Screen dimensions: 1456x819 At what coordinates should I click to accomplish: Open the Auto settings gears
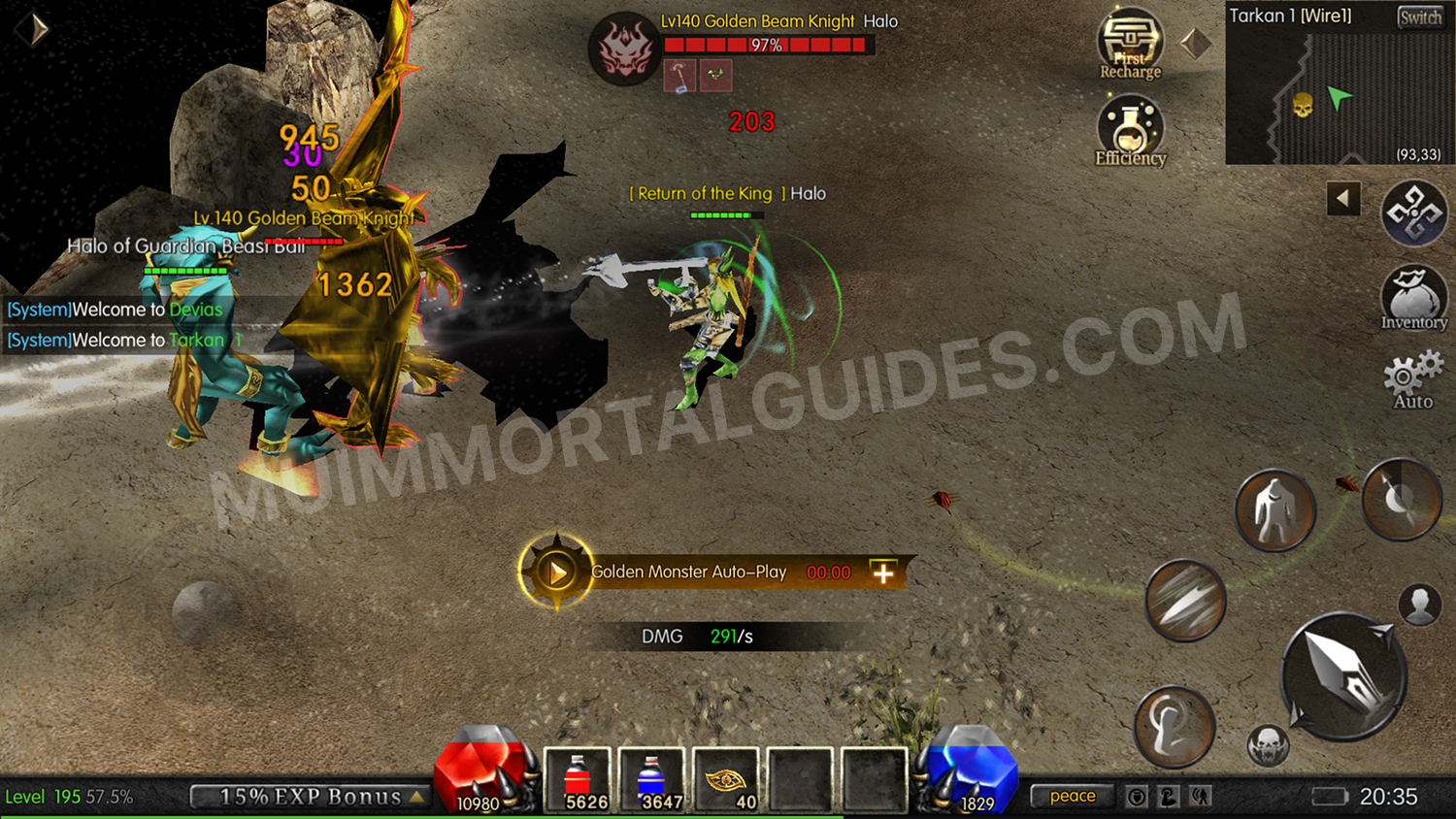click(1409, 377)
